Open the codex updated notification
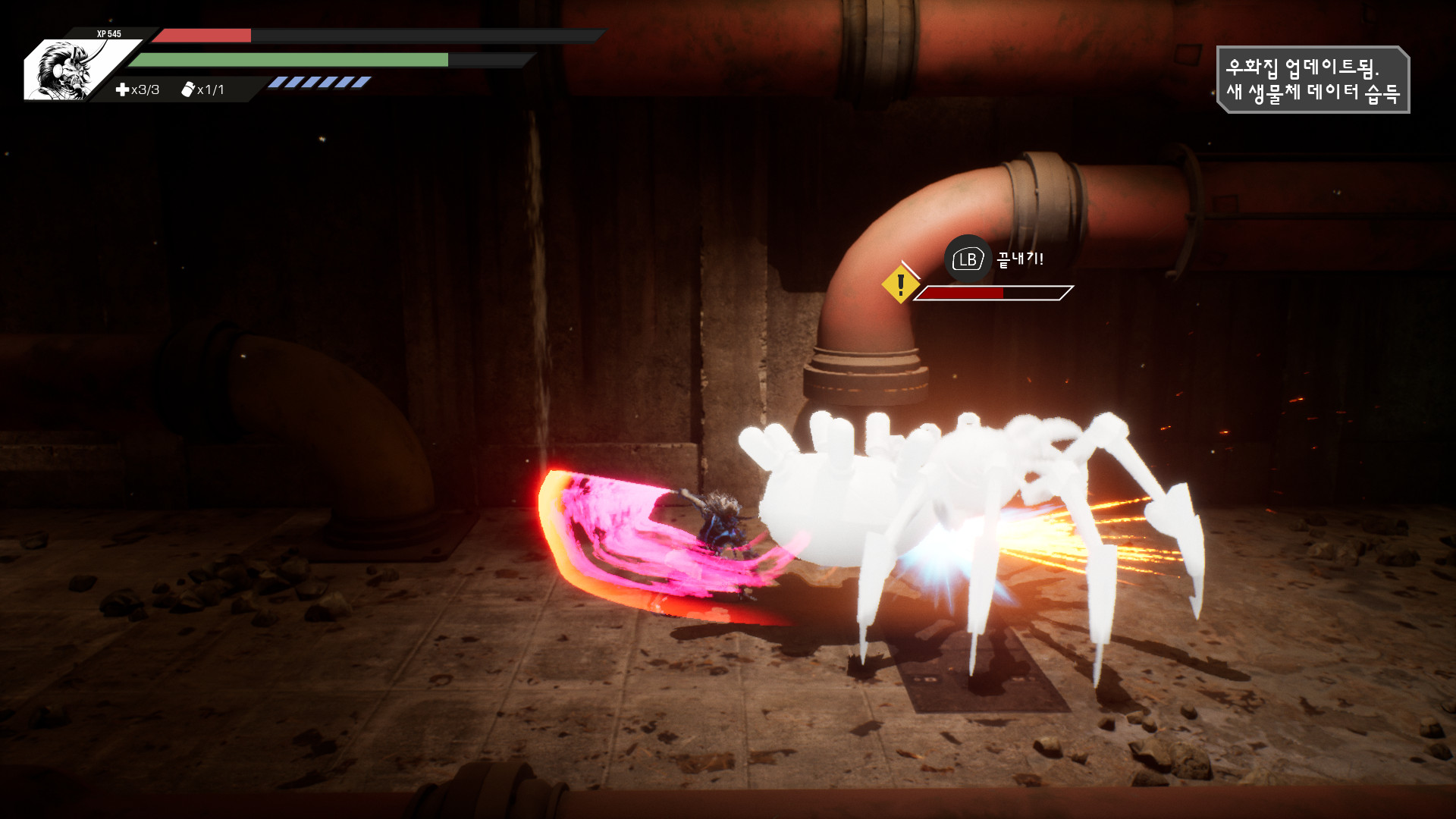Screen dimensions: 1456x819 [1313, 80]
